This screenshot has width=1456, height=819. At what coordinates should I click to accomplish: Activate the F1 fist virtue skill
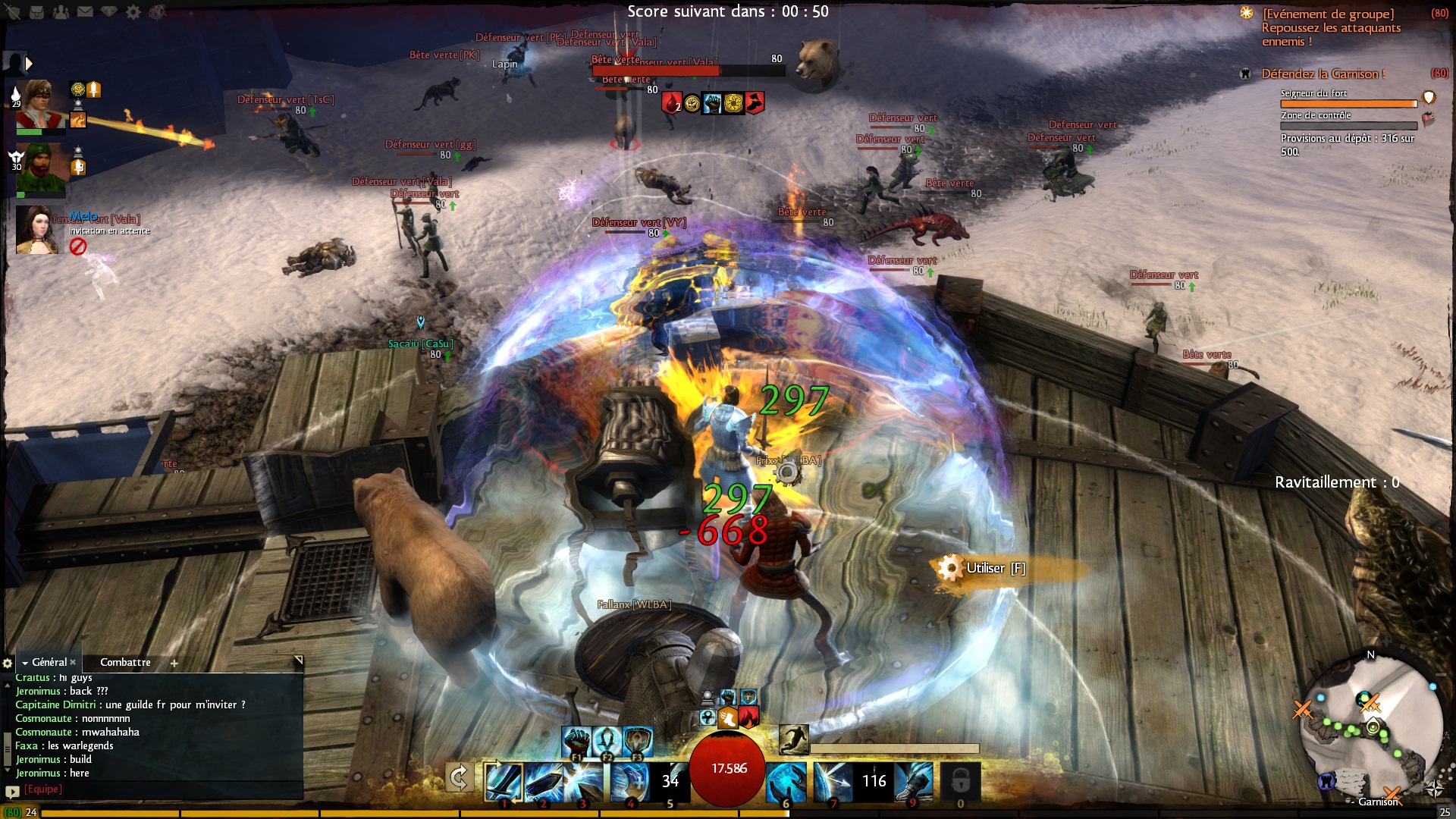(577, 740)
